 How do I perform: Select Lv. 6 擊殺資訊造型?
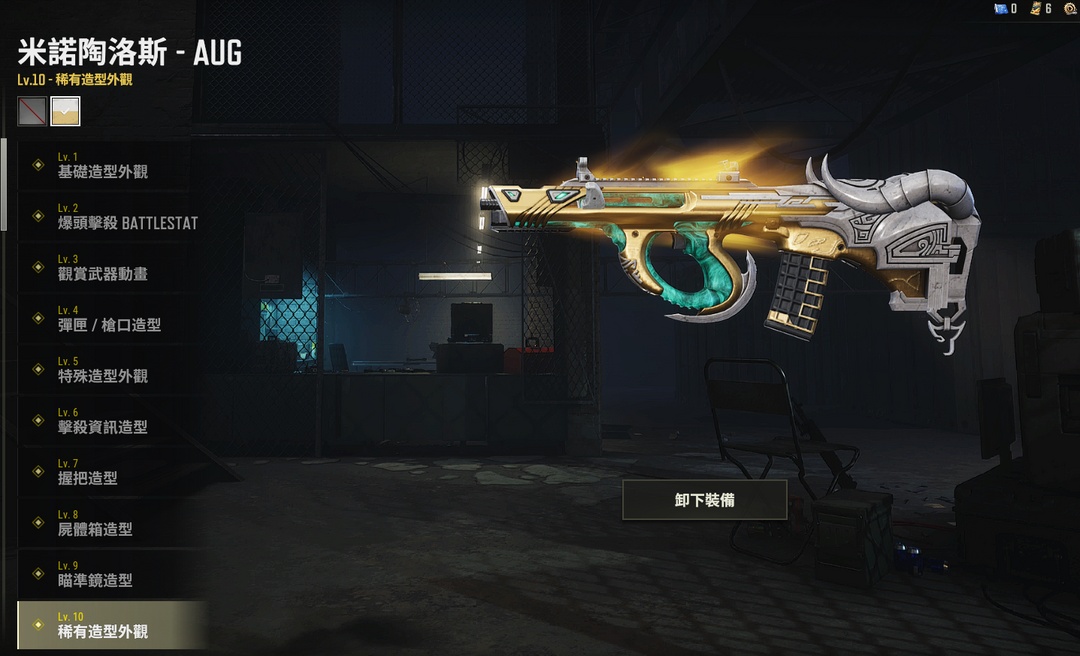point(105,420)
